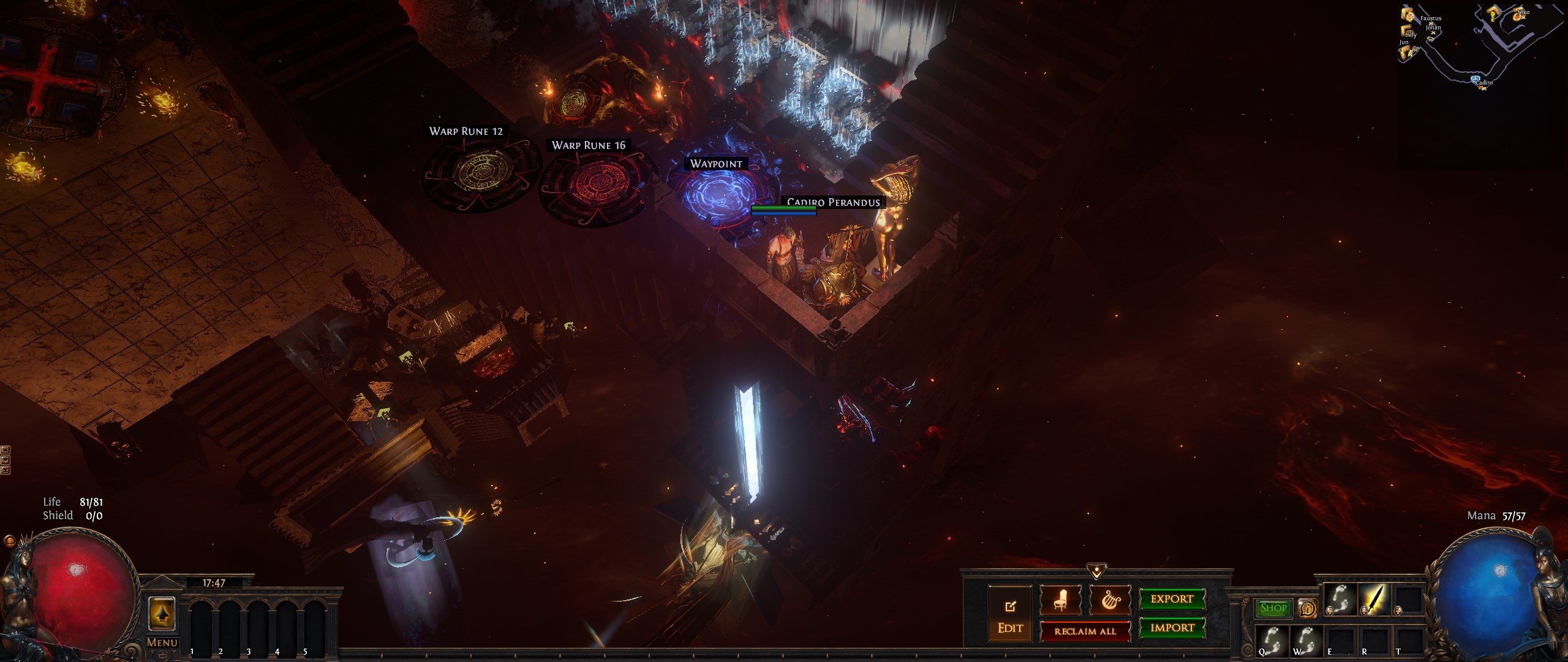Import a hideout layout
Viewport: 1568px width, 662px height.
(1172, 628)
